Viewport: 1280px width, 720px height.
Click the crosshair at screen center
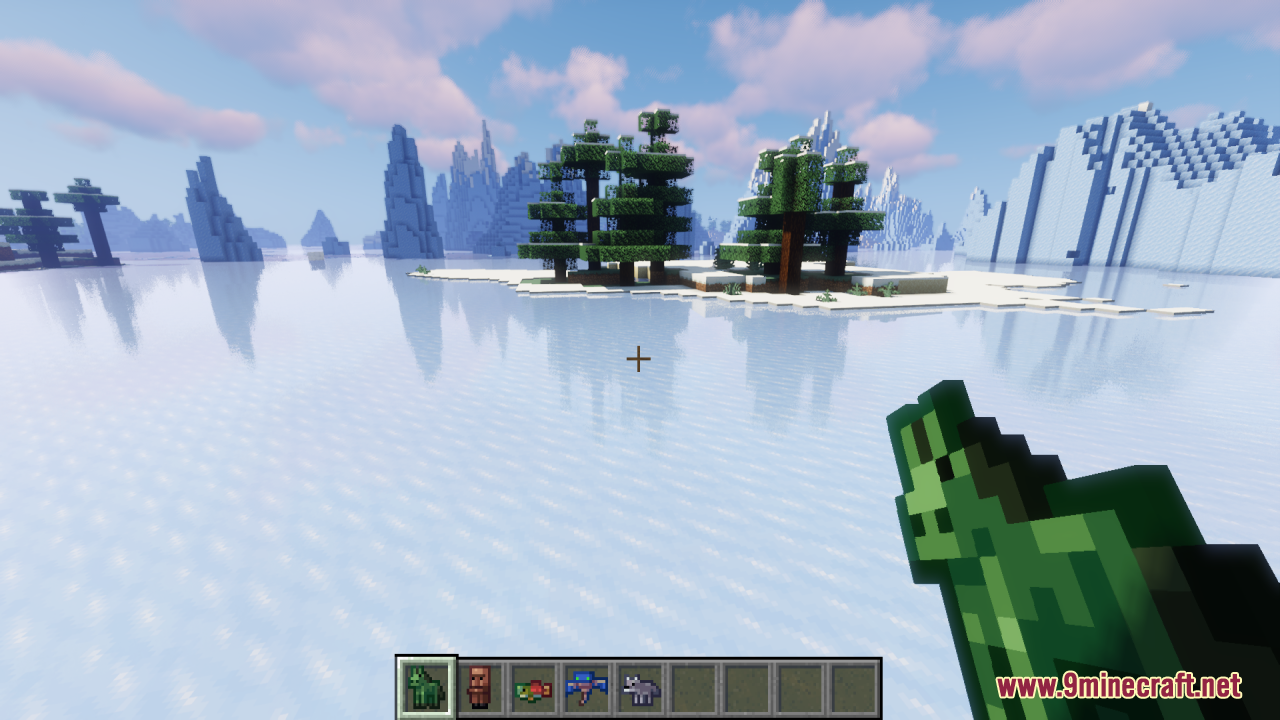[x=639, y=357]
